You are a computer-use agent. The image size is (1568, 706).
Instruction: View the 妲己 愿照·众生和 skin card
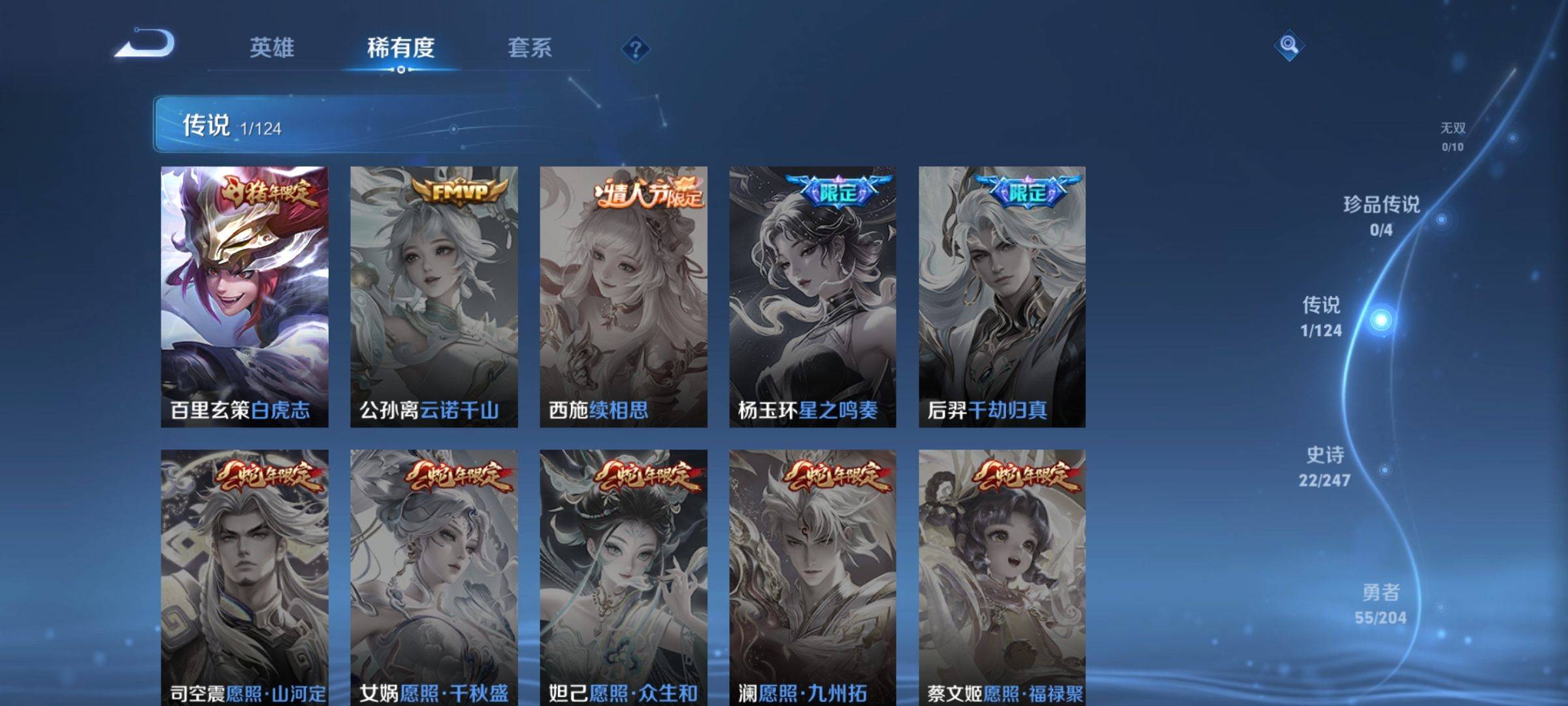click(623, 577)
